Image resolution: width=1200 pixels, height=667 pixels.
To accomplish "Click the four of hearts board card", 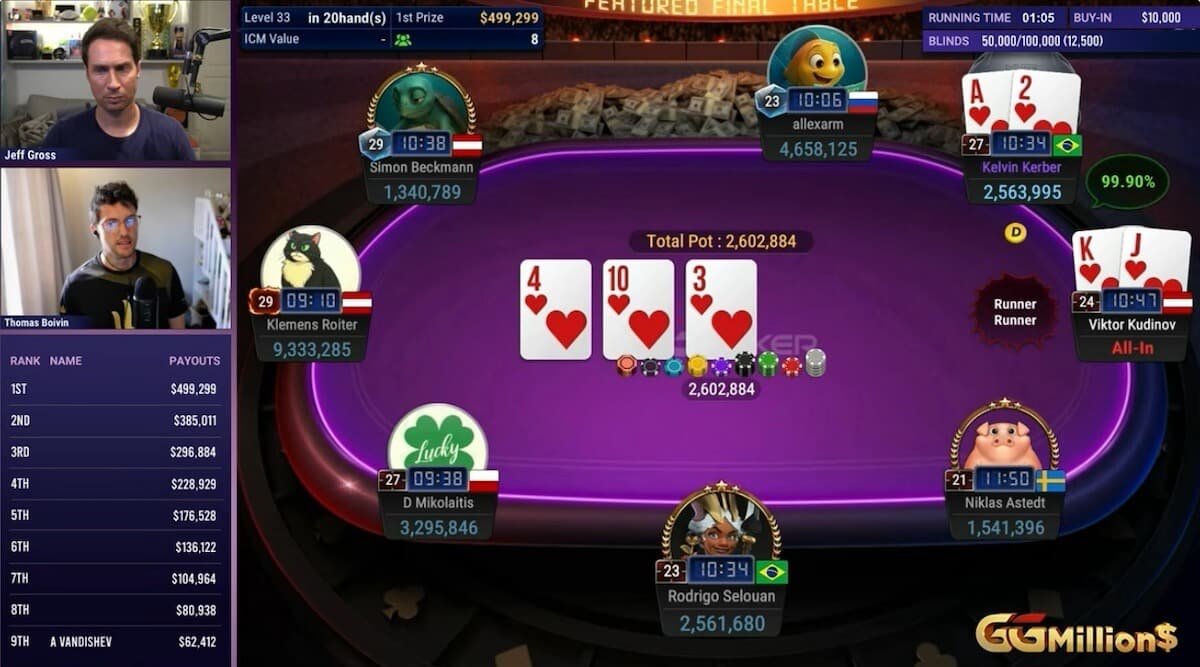I will [555, 309].
